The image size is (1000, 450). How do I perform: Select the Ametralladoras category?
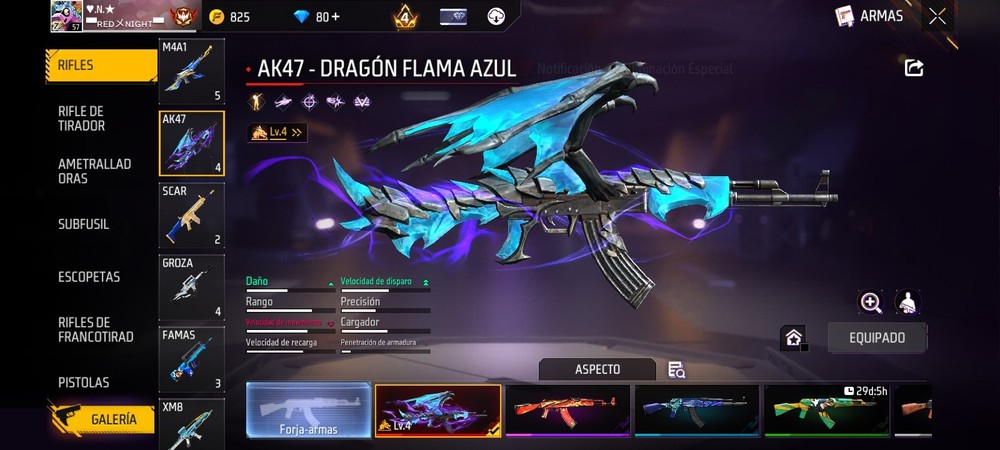click(x=94, y=171)
